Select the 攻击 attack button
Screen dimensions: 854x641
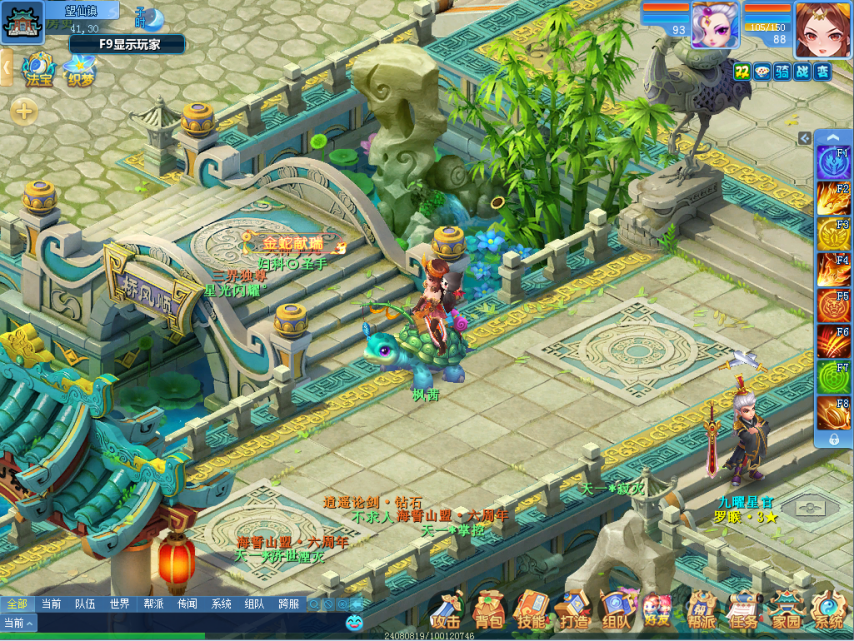pos(445,610)
